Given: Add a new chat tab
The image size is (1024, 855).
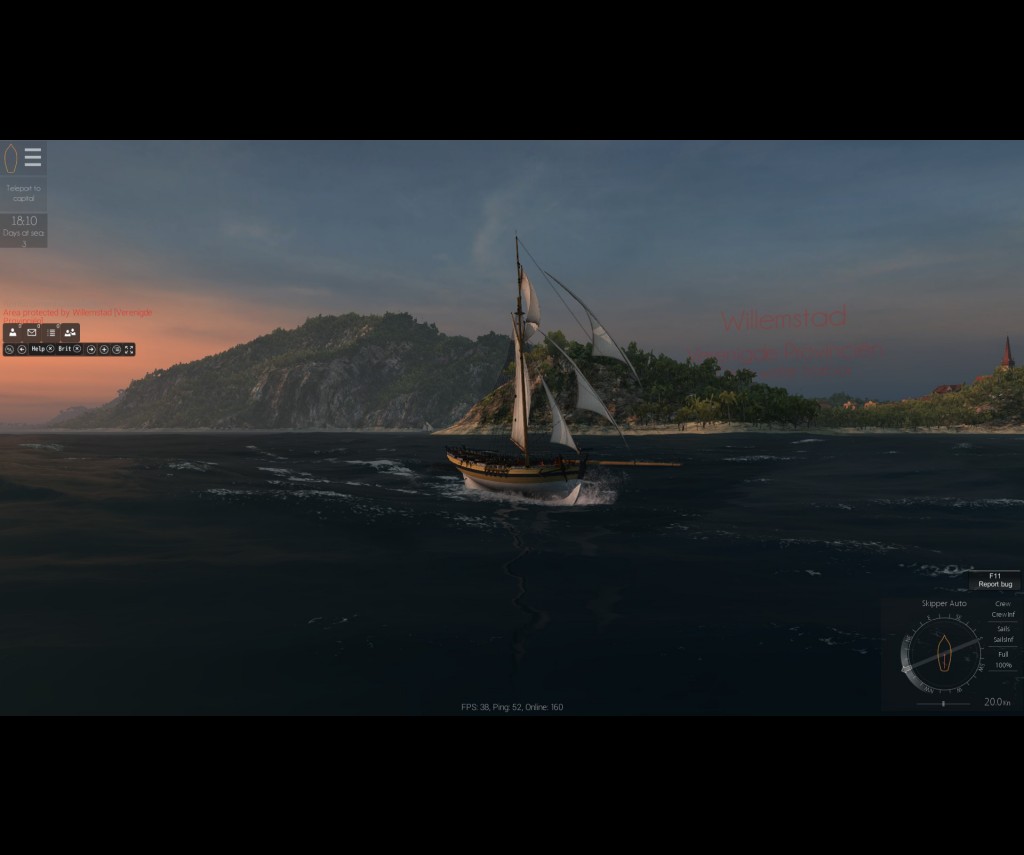Looking at the screenshot, I should pyautogui.click(x=104, y=349).
